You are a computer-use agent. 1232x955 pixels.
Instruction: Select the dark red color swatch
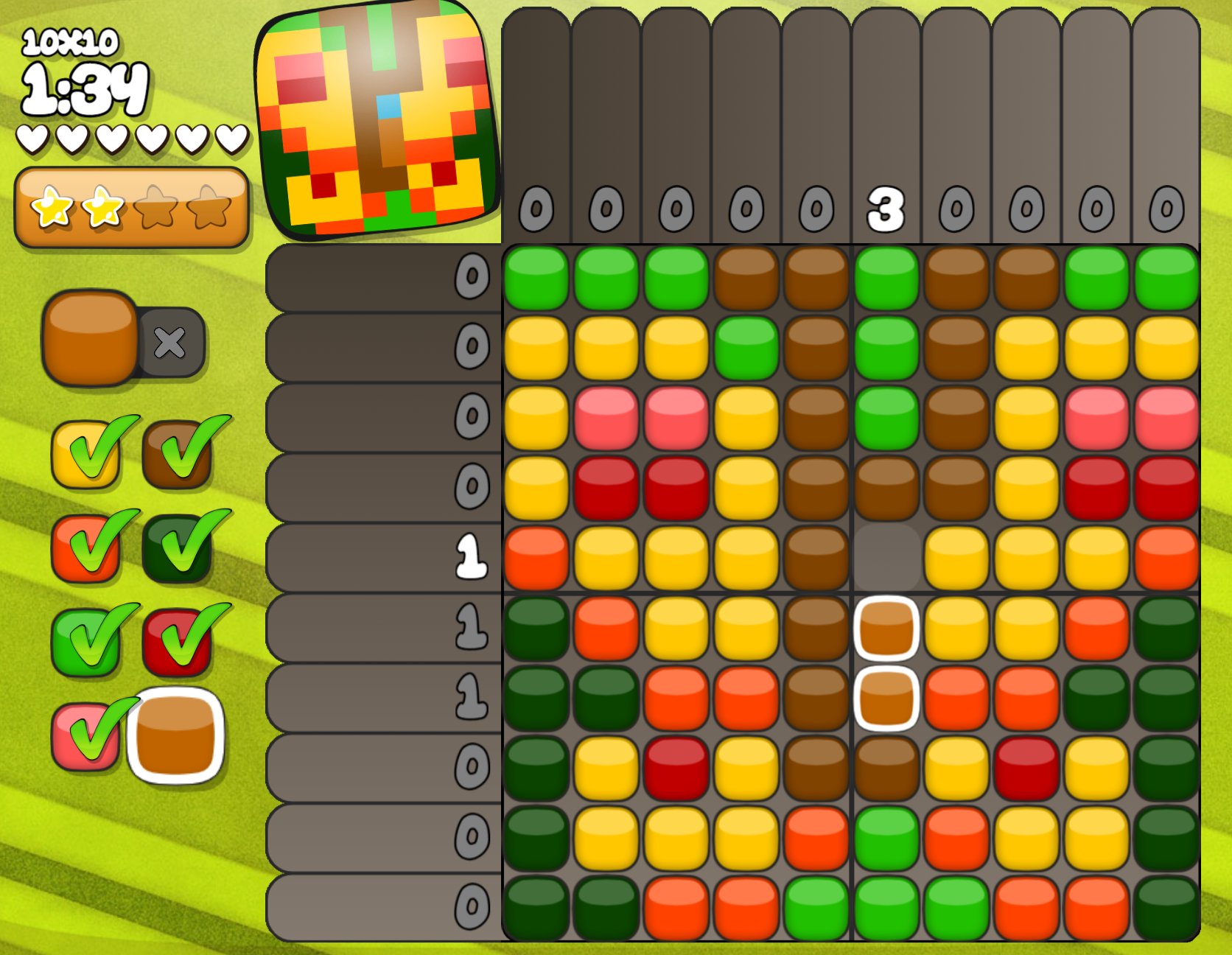pos(178,641)
